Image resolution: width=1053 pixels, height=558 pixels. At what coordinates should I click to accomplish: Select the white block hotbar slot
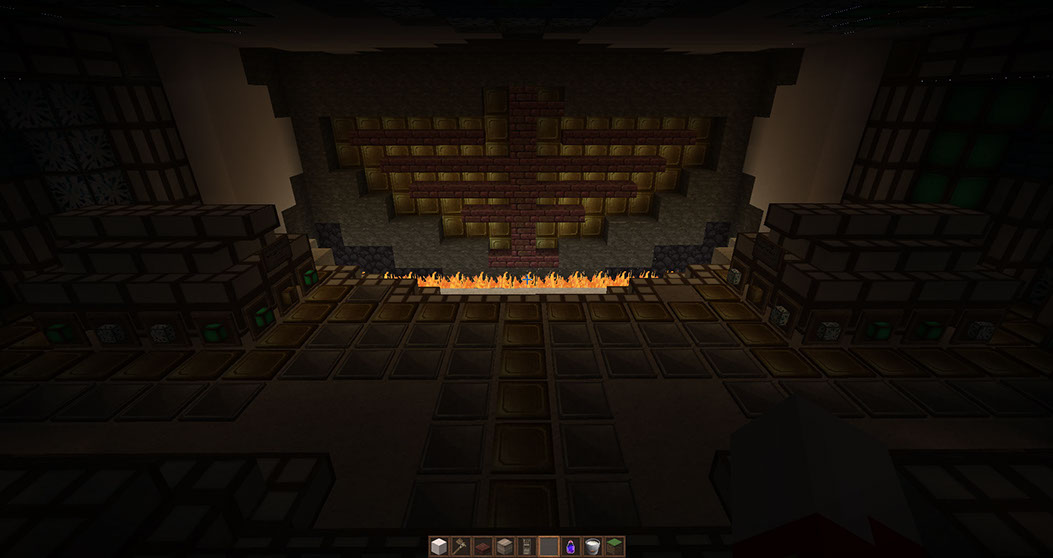click(439, 546)
